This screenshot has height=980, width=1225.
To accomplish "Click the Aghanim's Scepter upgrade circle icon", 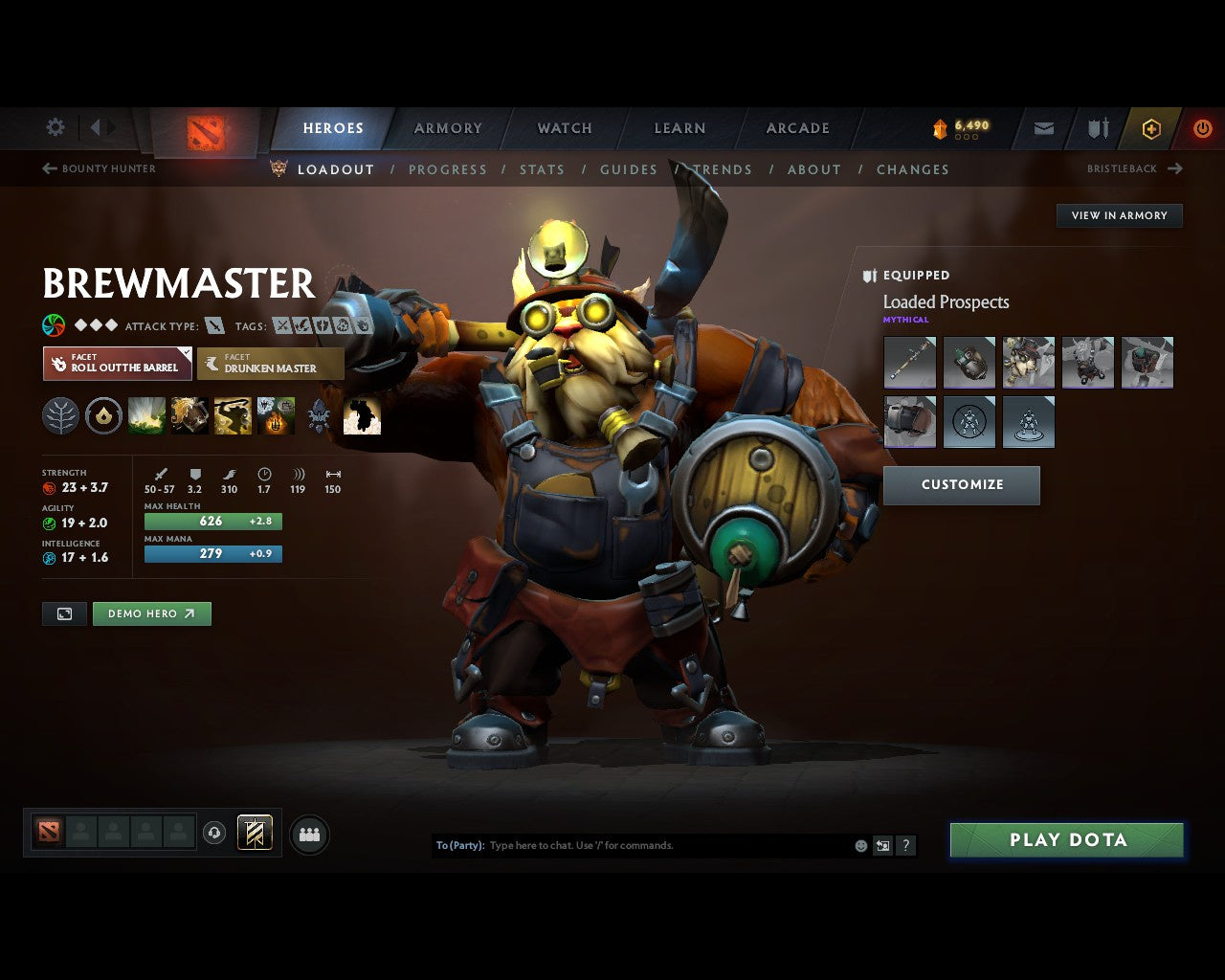I will [x=104, y=415].
